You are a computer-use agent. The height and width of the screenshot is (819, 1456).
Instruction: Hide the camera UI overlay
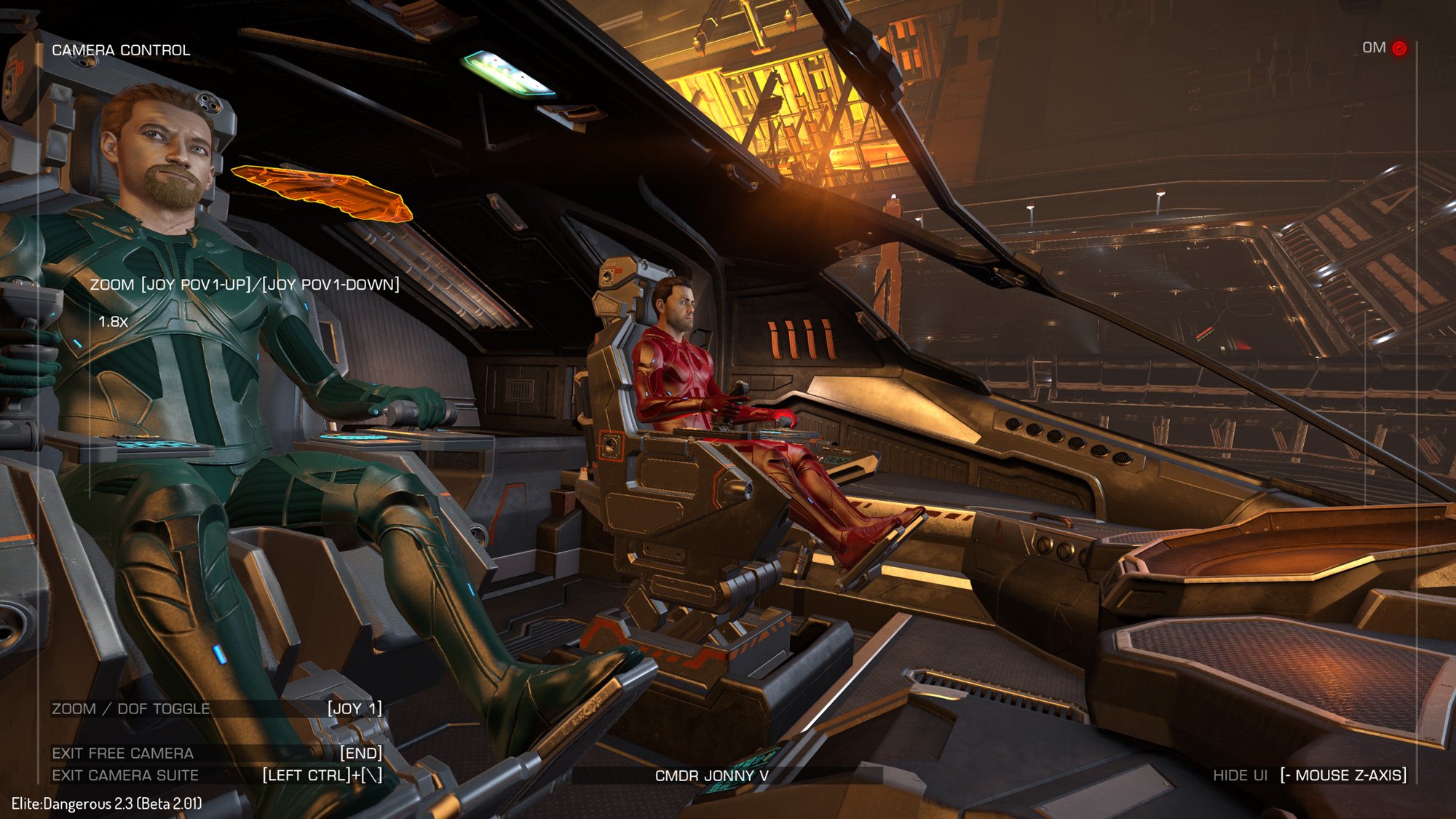pyautogui.click(x=1240, y=775)
